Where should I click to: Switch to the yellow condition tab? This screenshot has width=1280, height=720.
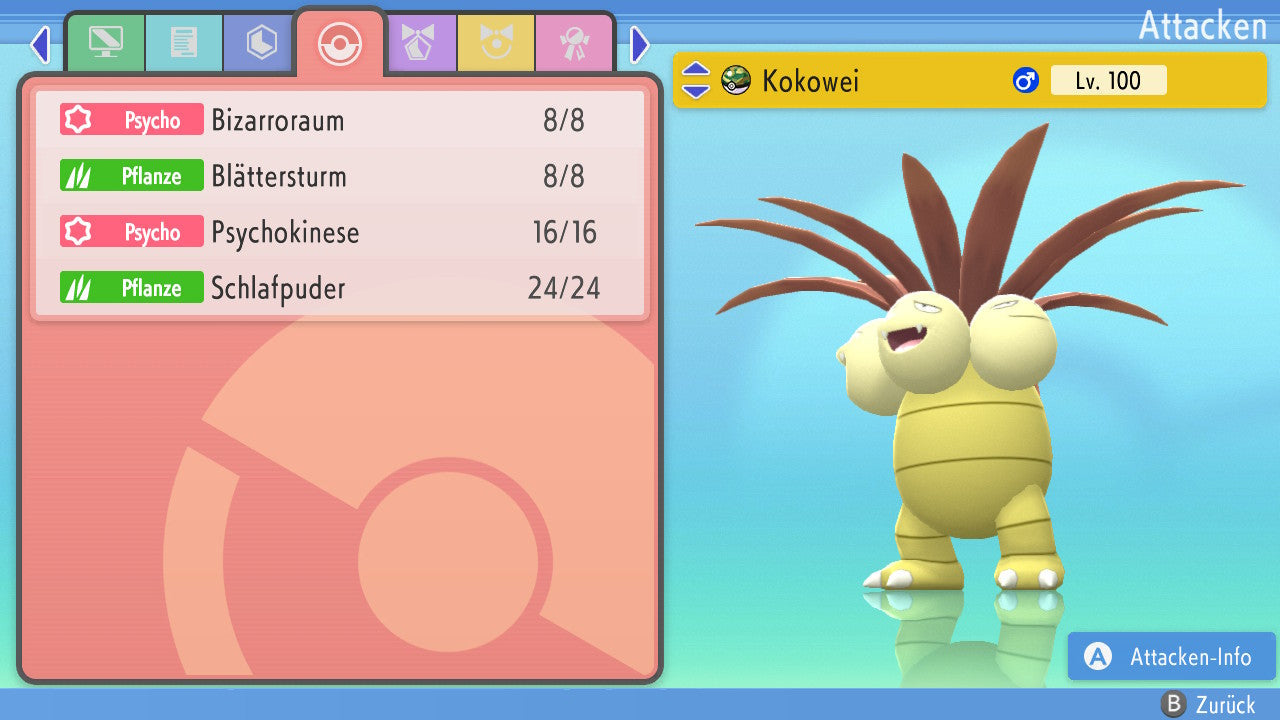tap(496, 43)
